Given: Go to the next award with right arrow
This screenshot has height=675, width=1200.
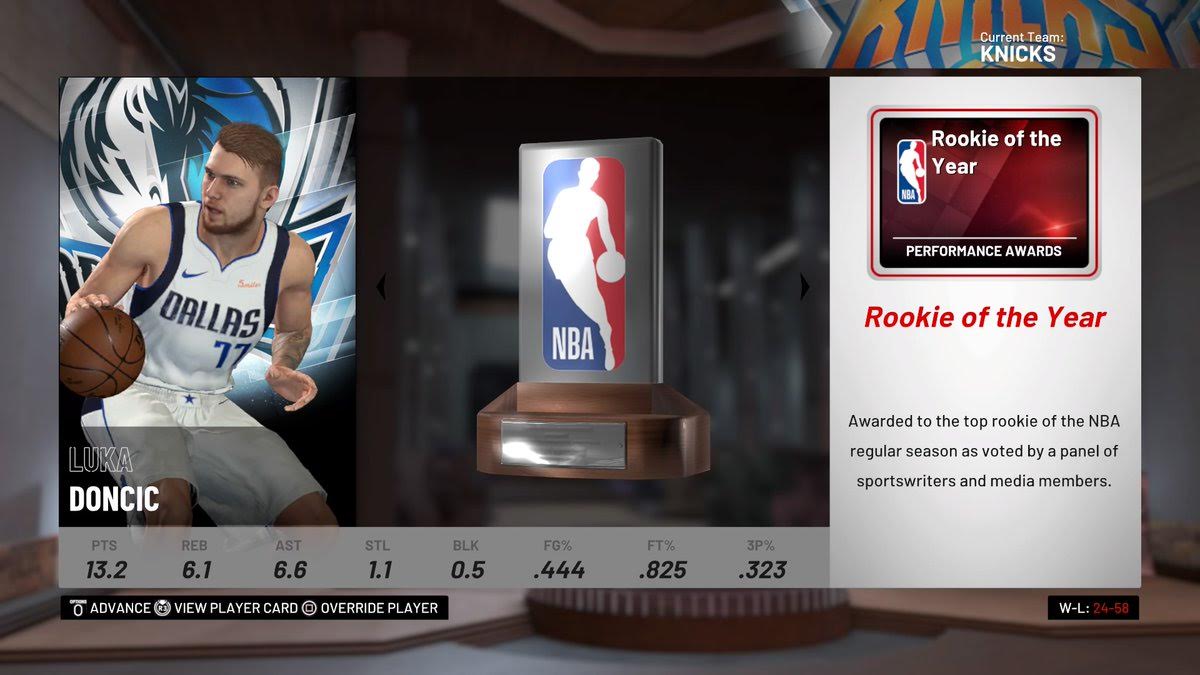Looking at the screenshot, I should pyautogui.click(x=805, y=287).
